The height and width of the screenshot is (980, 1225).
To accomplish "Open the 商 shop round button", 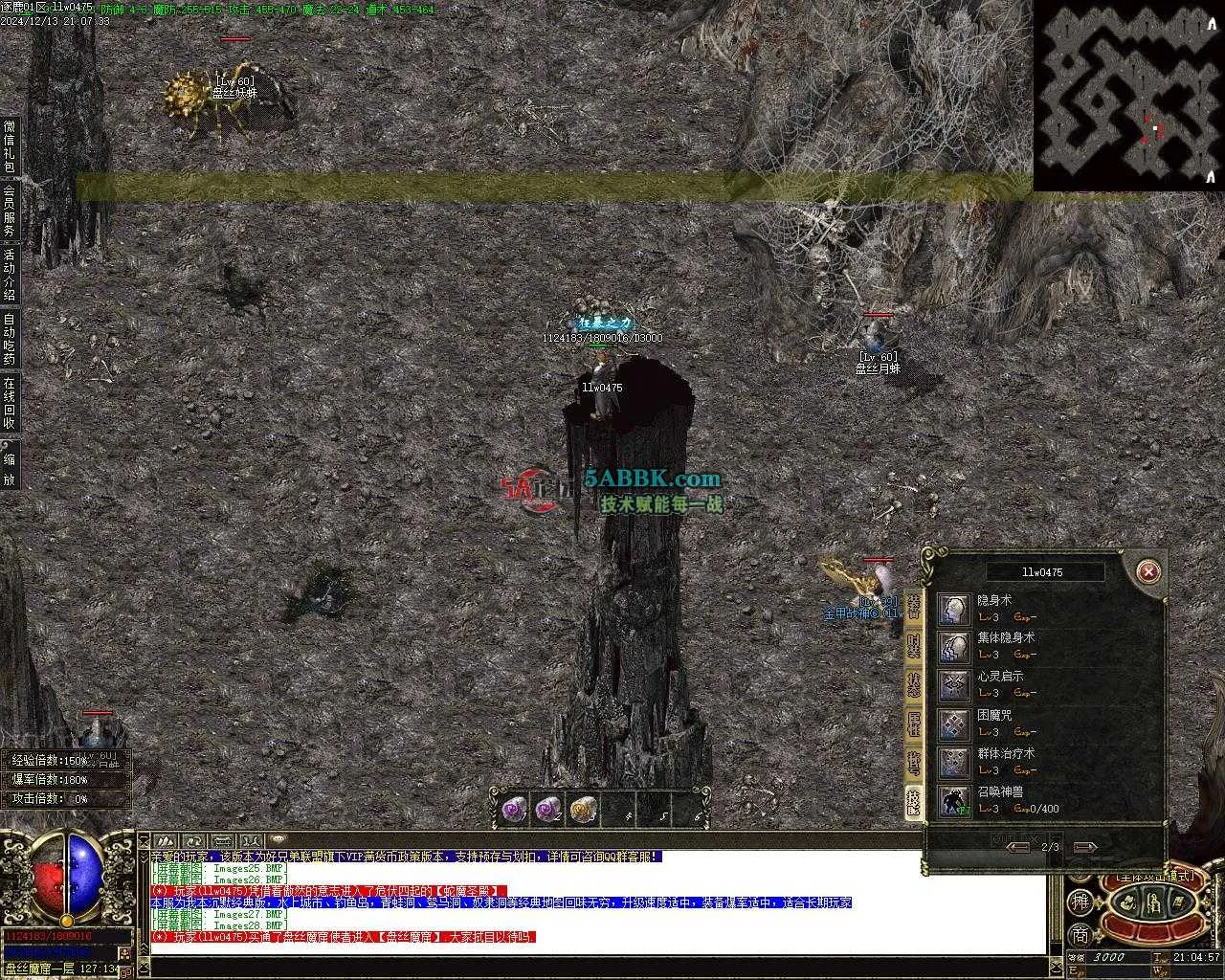I will (1080, 935).
